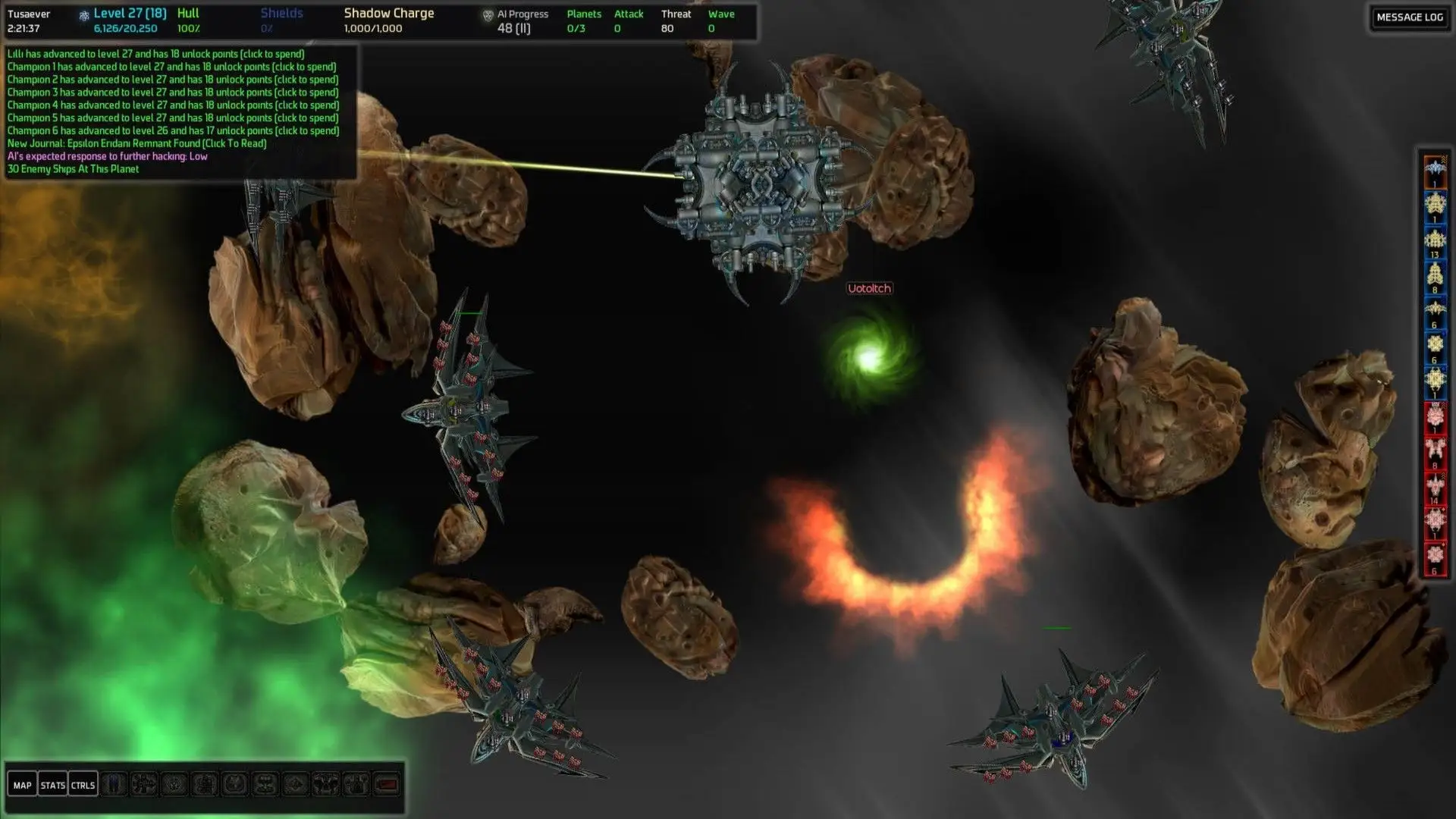Open the Message Log
This screenshot has width=1456, height=819.
coord(1409,17)
